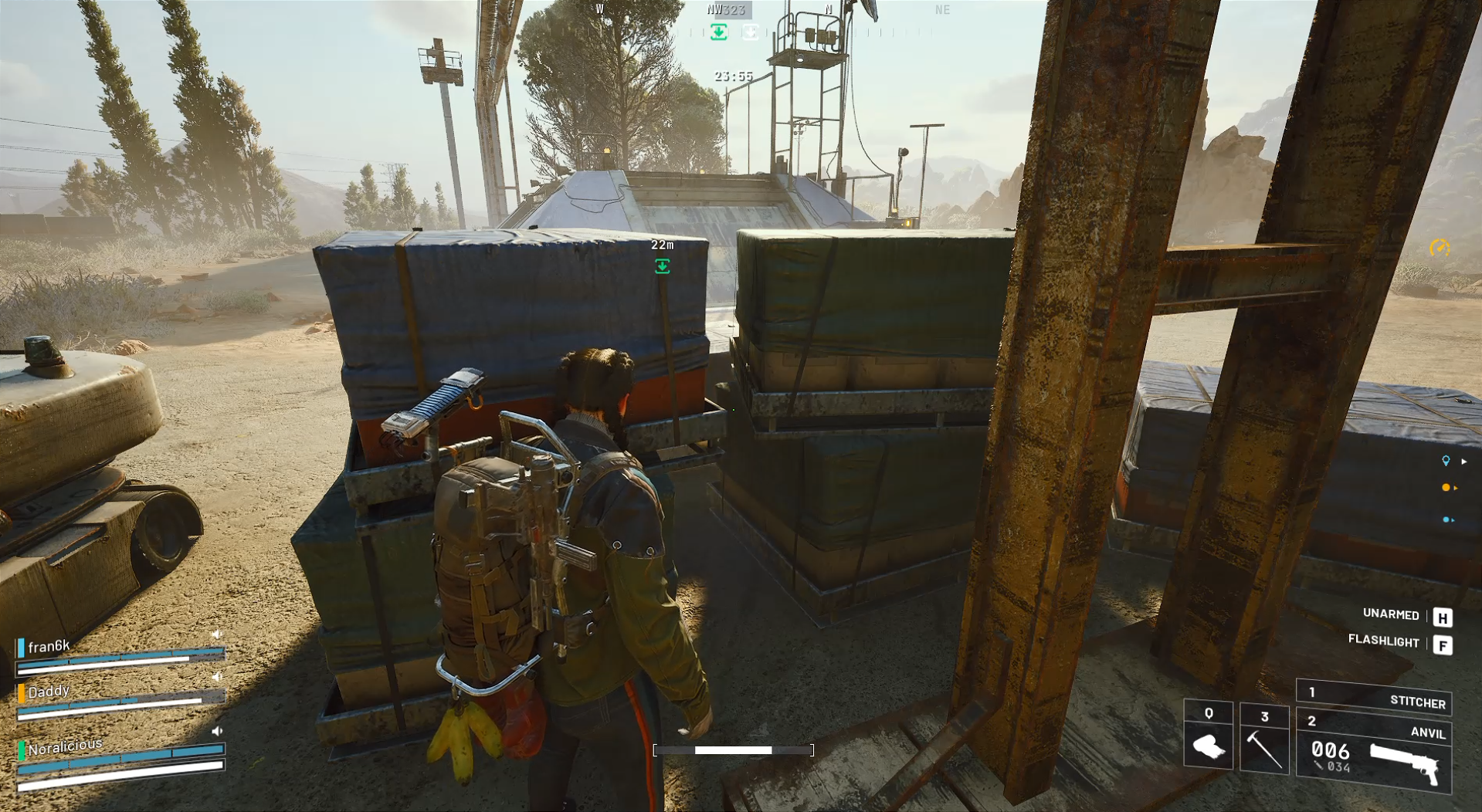The height and width of the screenshot is (812, 1482).
Task: Mute Noralicious's speaker icon
Action: (218, 731)
